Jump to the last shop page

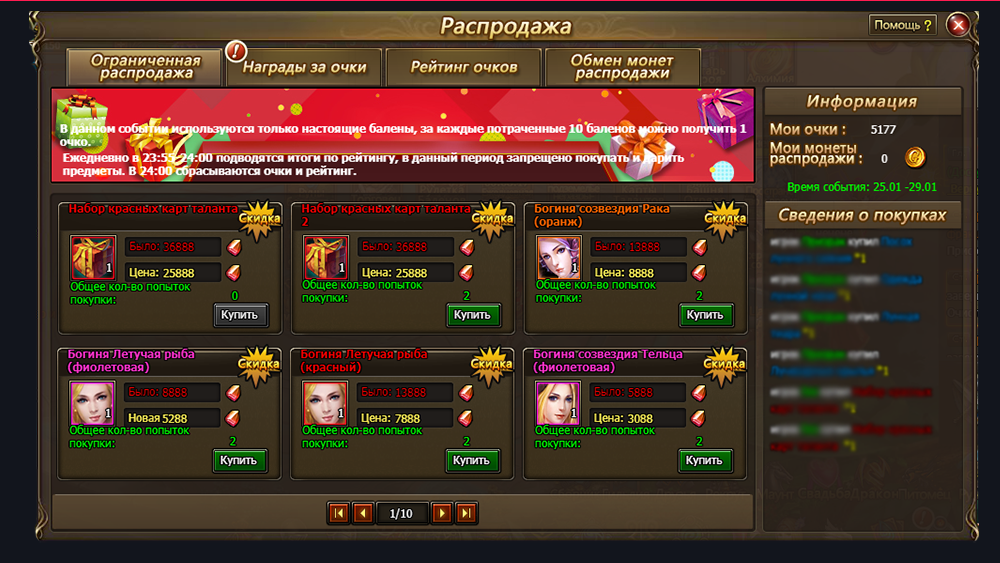click(466, 513)
